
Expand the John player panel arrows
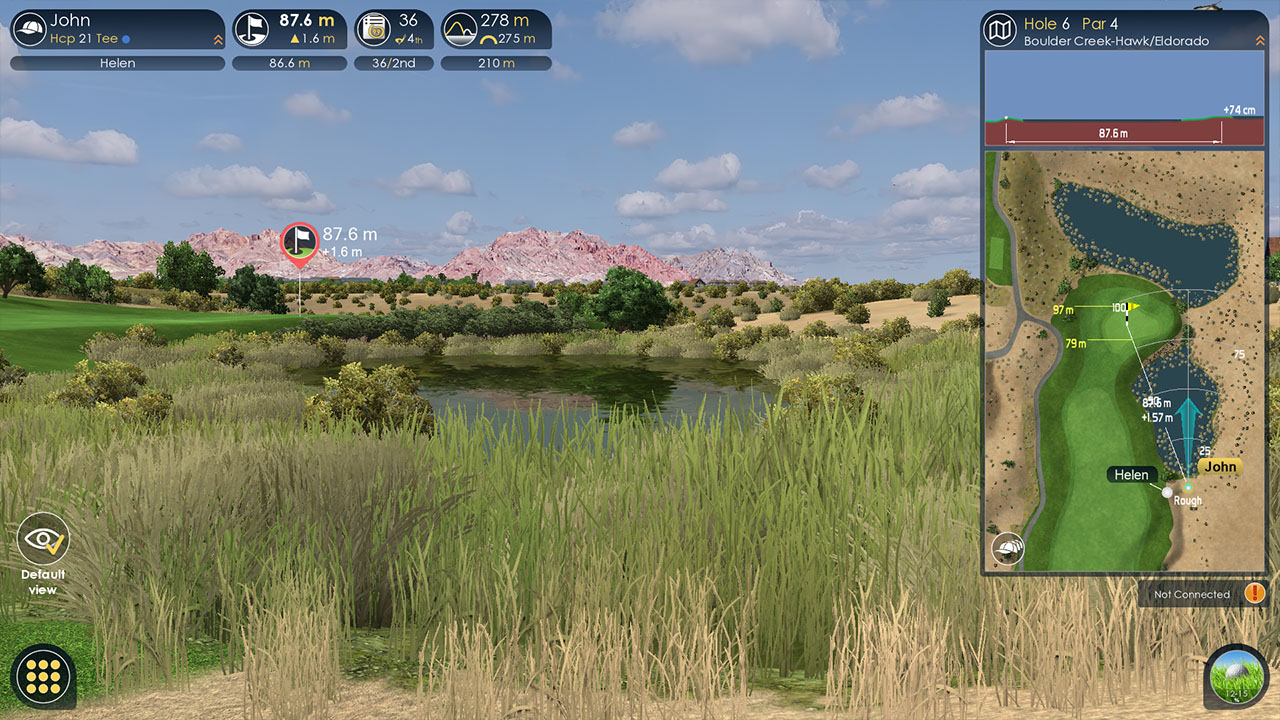coord(217,40)
